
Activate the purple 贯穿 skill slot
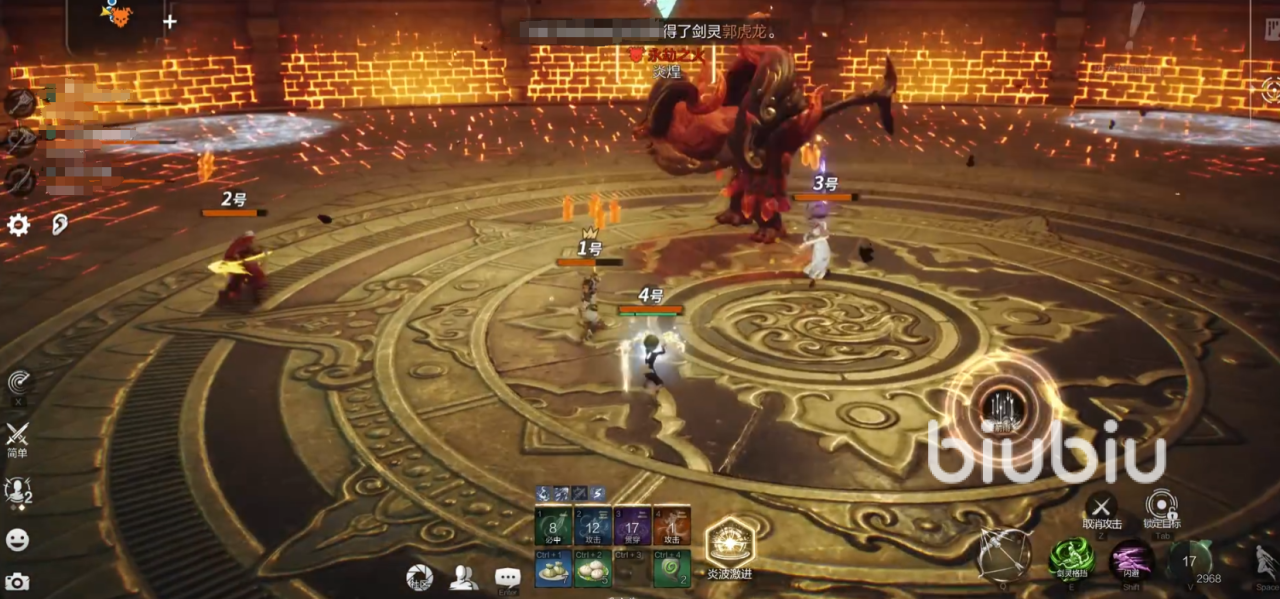[x=632, y=526]
